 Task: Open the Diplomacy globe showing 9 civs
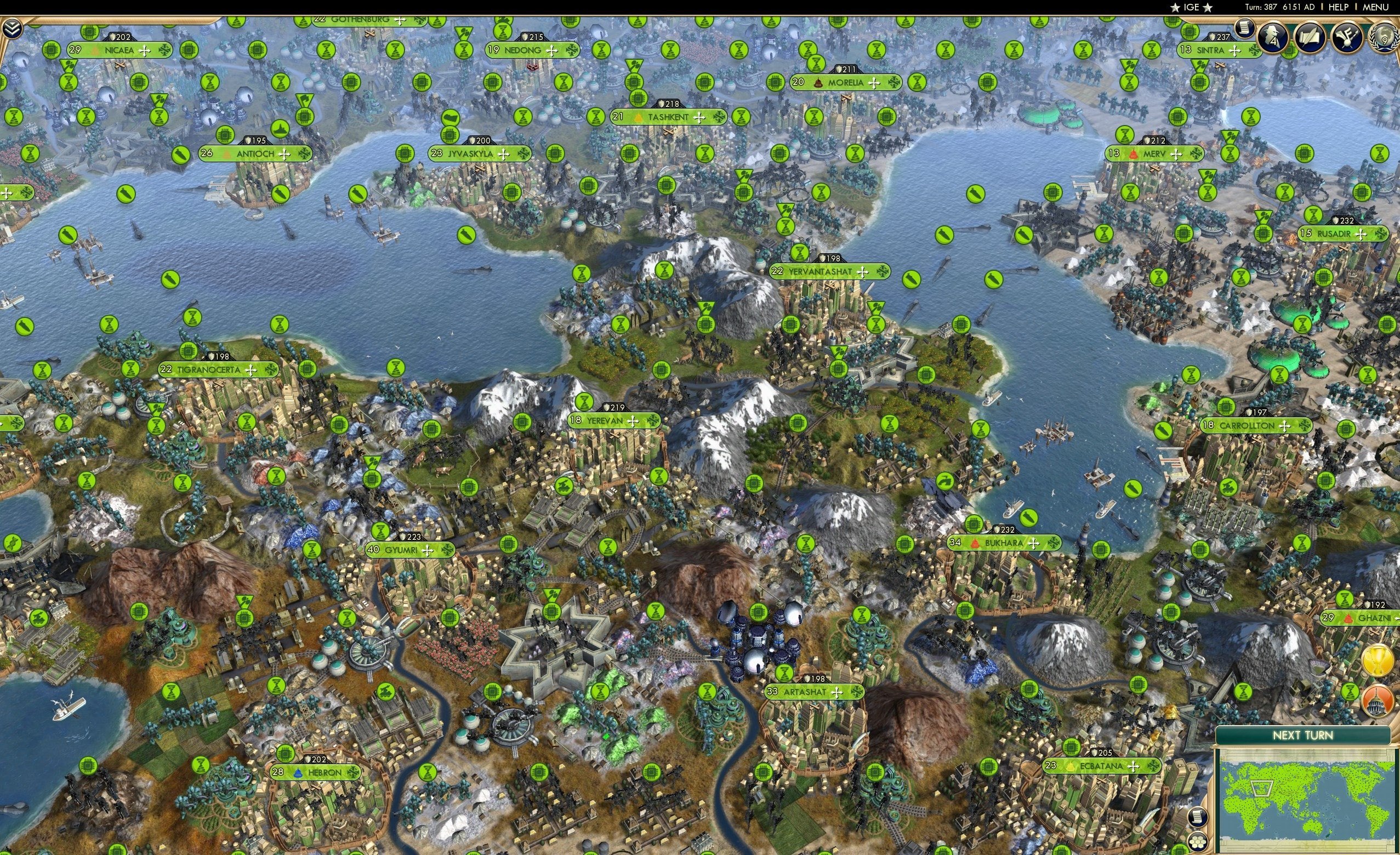click(x=1385, y=38)
